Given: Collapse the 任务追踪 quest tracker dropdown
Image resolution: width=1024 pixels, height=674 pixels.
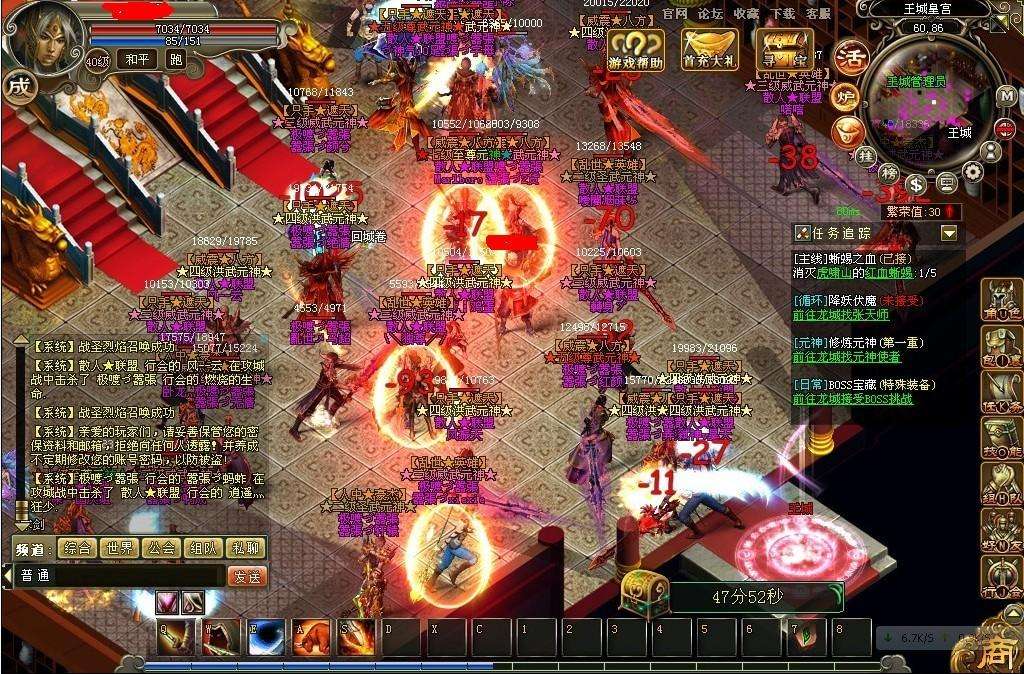Looking at the screenshot, I should (949, 233).
